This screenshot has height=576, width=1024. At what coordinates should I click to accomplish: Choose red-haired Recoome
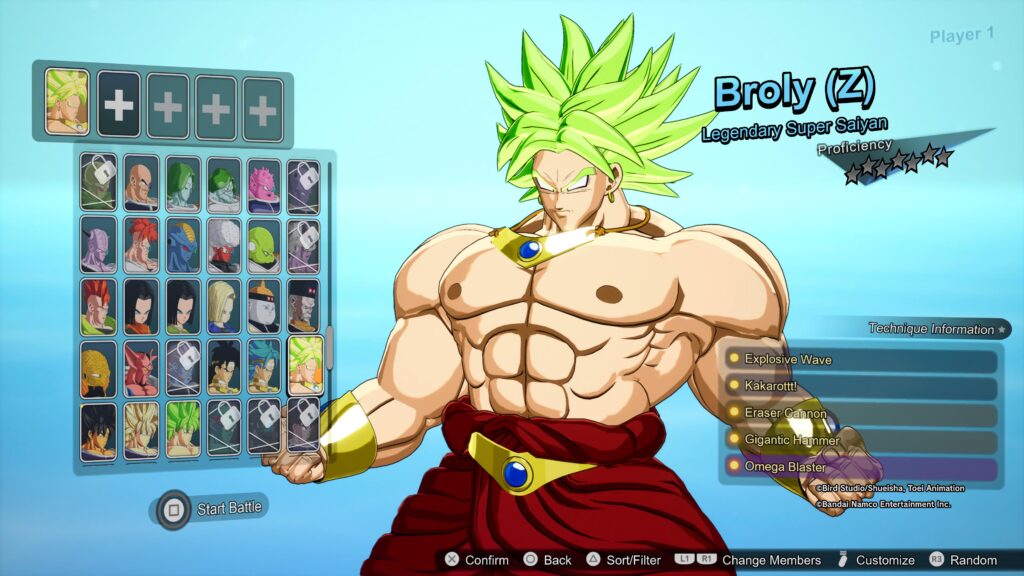pyautogui.click(x=141, y=245)
